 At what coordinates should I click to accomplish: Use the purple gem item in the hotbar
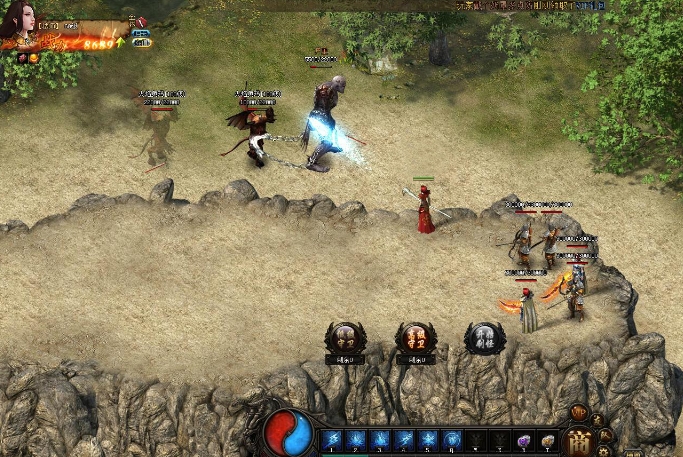[x=523, y=439]
